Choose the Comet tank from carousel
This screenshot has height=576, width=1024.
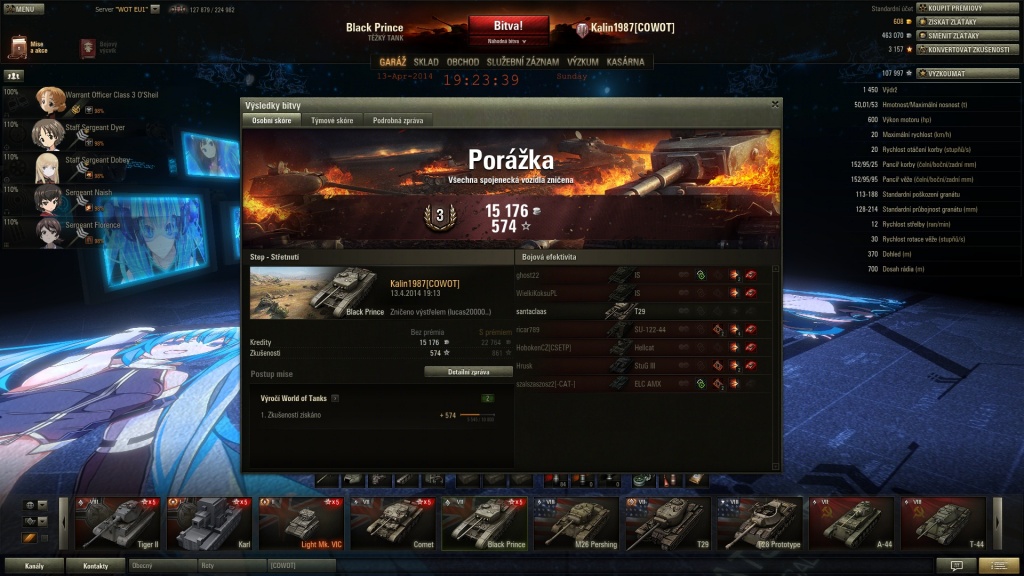[393, 524]
